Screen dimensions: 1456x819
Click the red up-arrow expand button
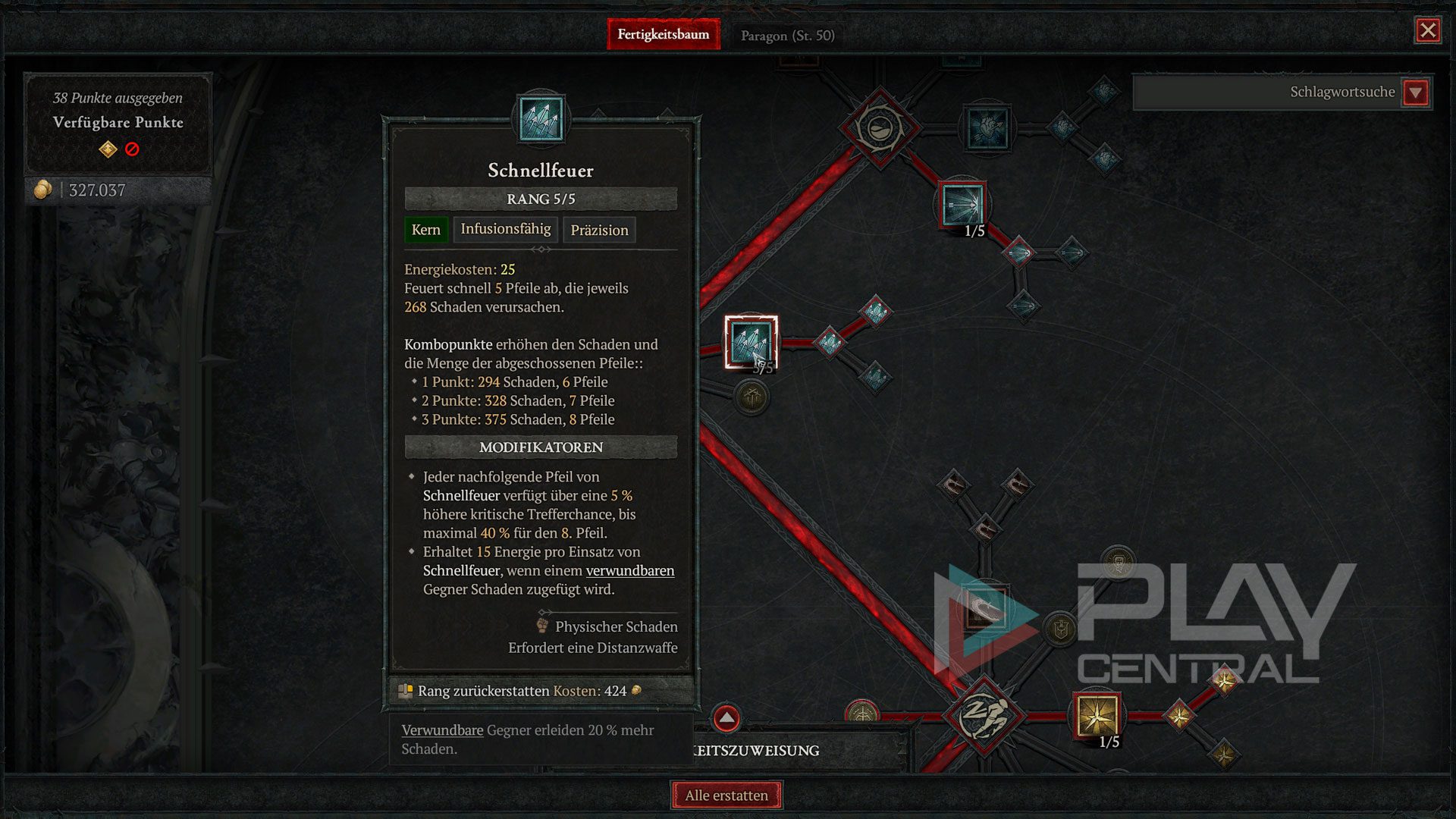click(726, 717)
